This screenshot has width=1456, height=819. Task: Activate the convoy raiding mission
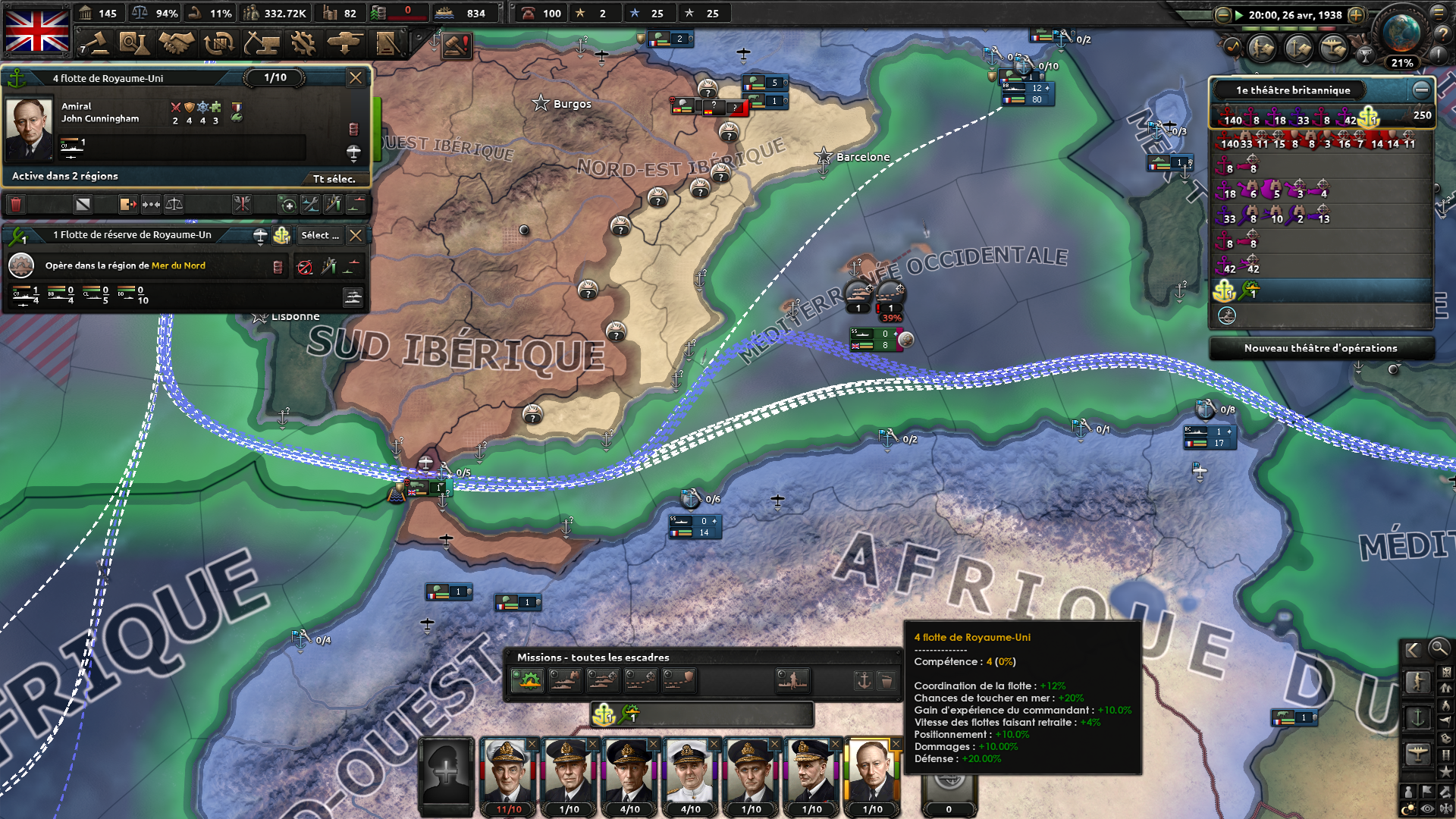click(641, 681)
